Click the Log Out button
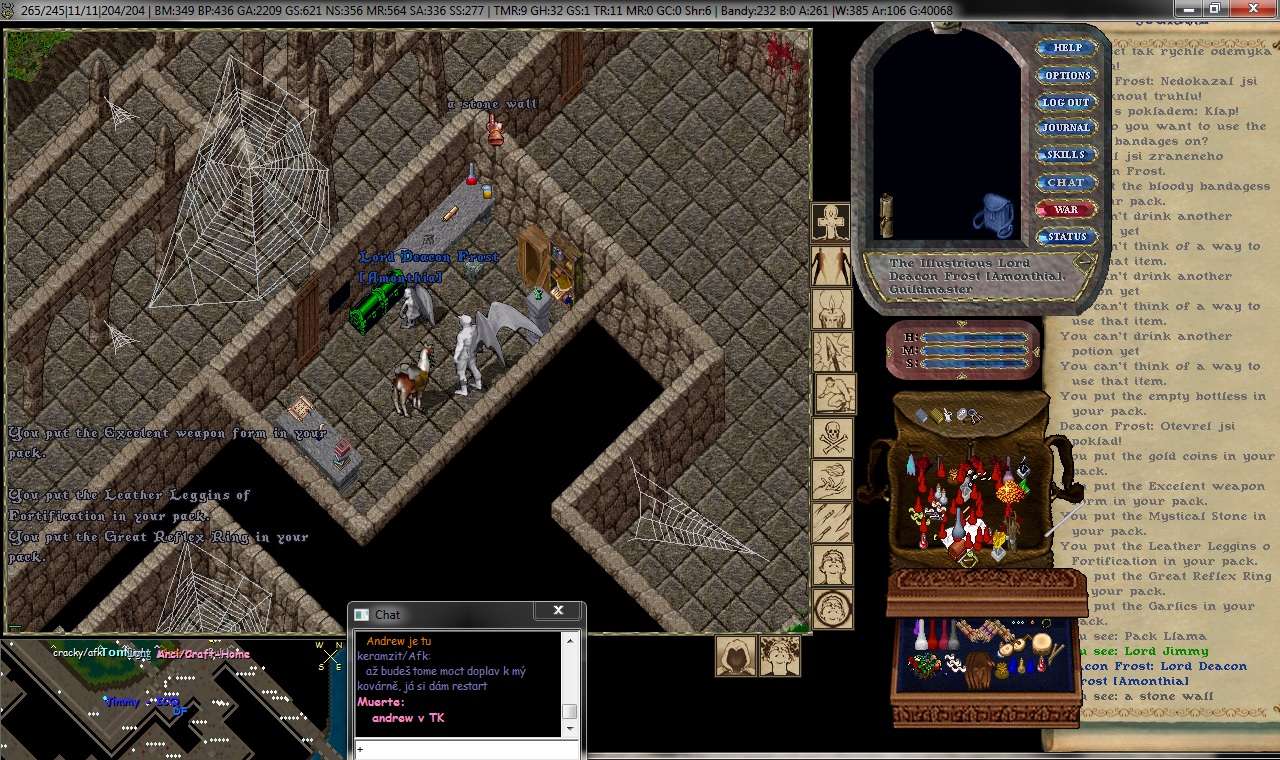 [x=1065, y=102]
